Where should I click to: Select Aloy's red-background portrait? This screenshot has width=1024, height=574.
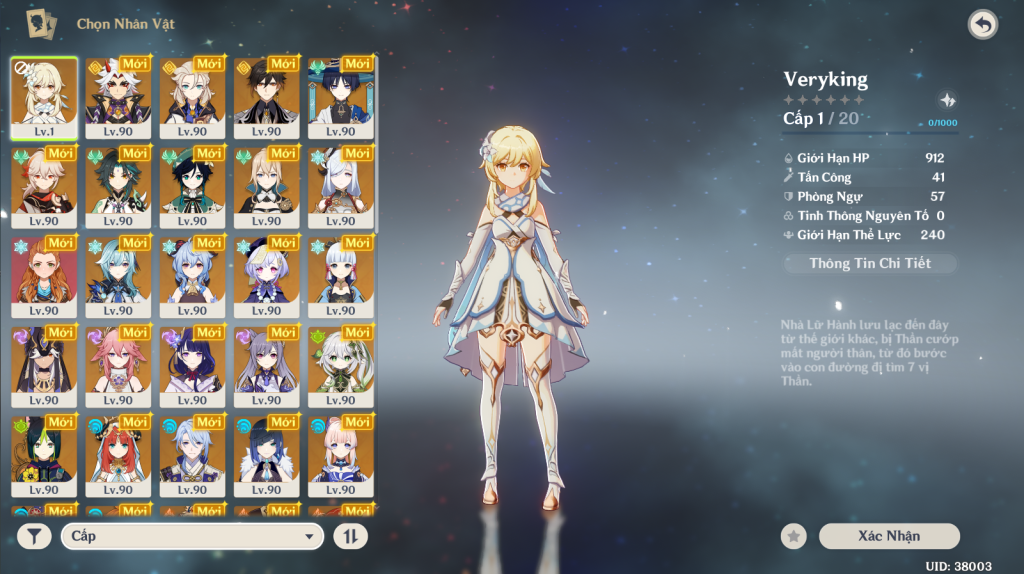click(x=44, y=275)
